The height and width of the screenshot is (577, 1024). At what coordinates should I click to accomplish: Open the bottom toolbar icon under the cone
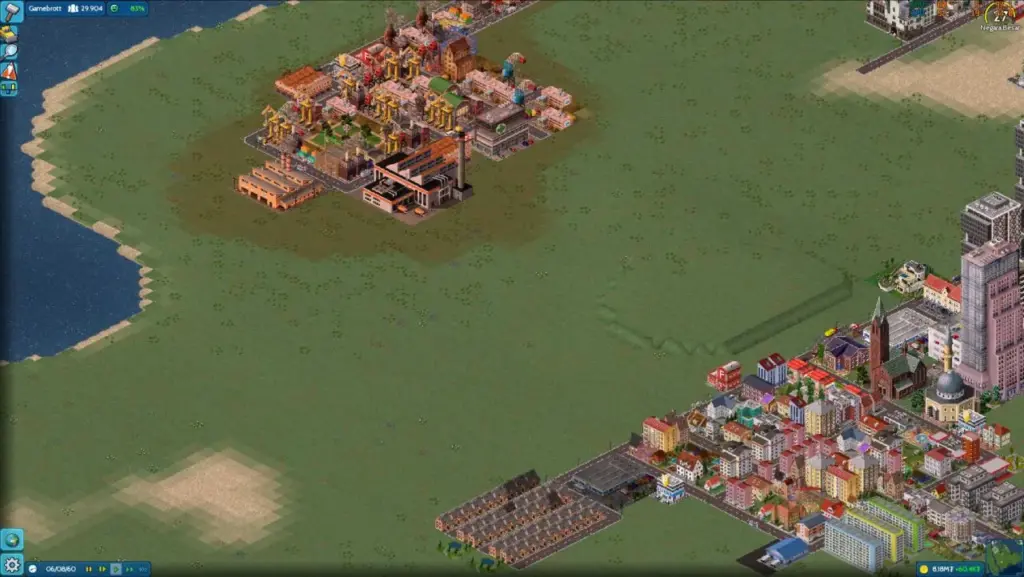8,89
